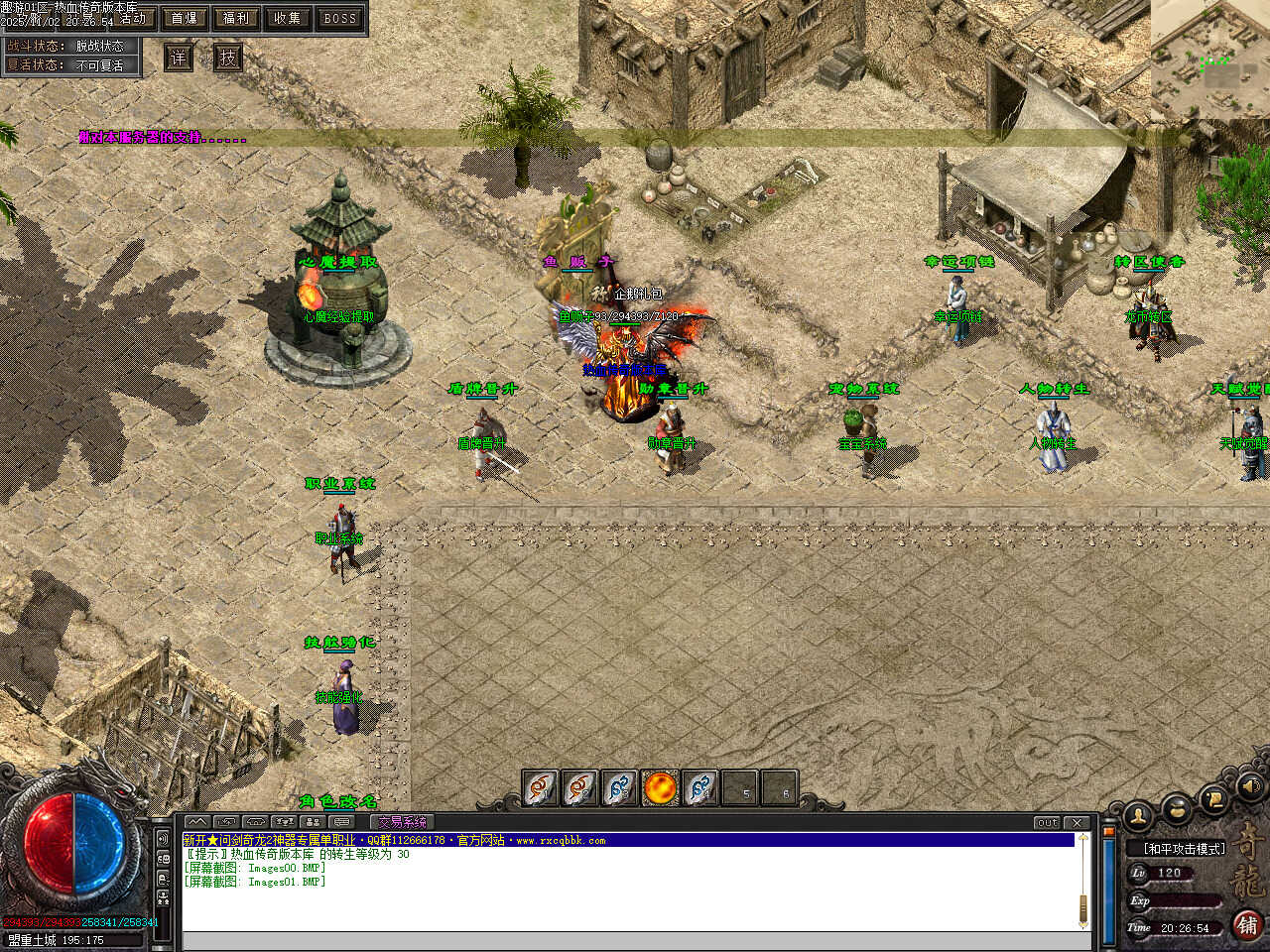Click the 技 skills button
1270x952 pixels.
click(228, 58)
